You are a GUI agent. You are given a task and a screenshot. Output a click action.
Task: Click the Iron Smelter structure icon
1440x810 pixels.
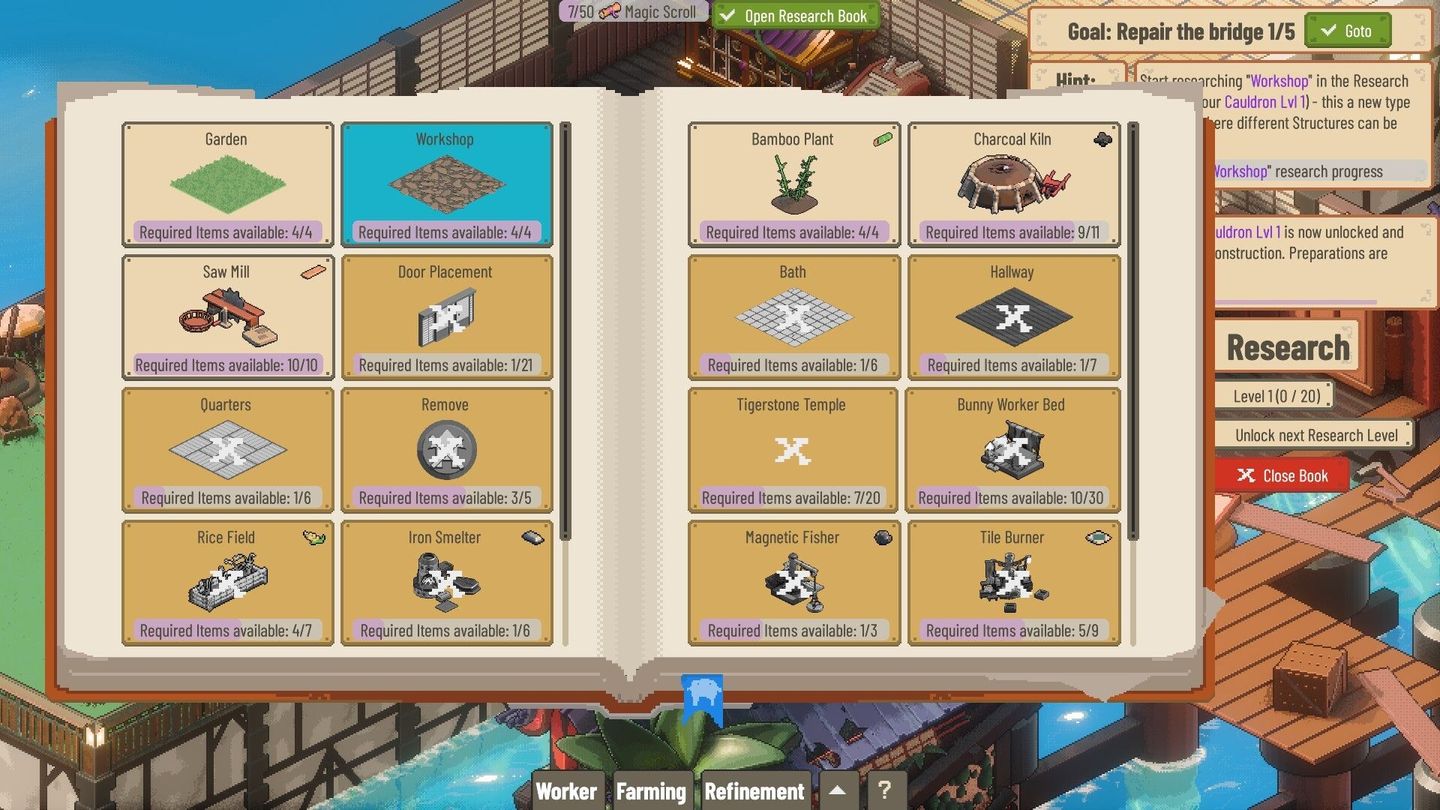point(446,582)
